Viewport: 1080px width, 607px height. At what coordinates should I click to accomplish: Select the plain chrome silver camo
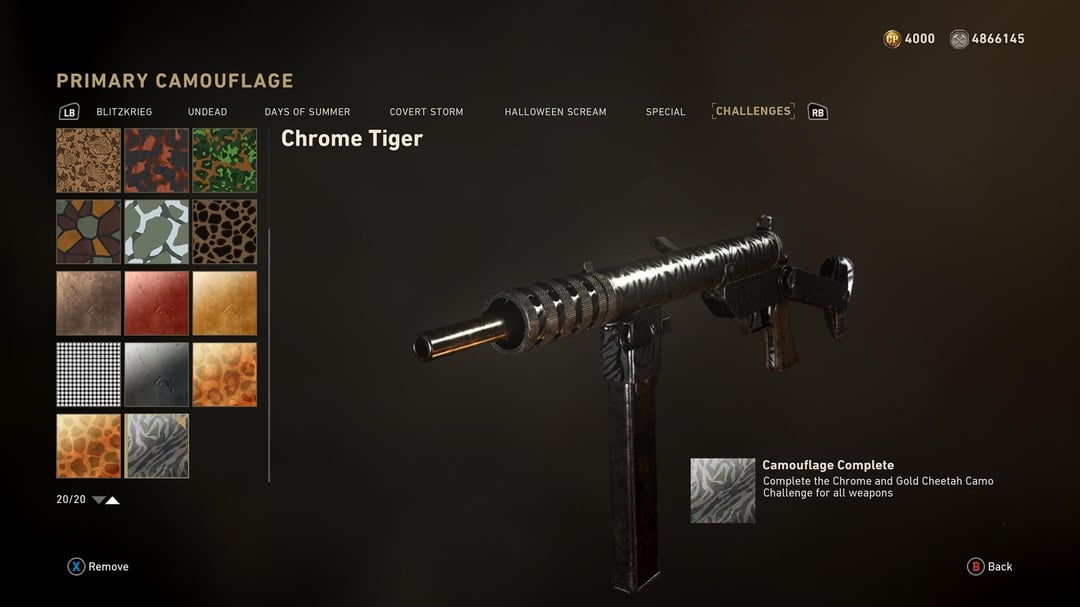(156, 375)
